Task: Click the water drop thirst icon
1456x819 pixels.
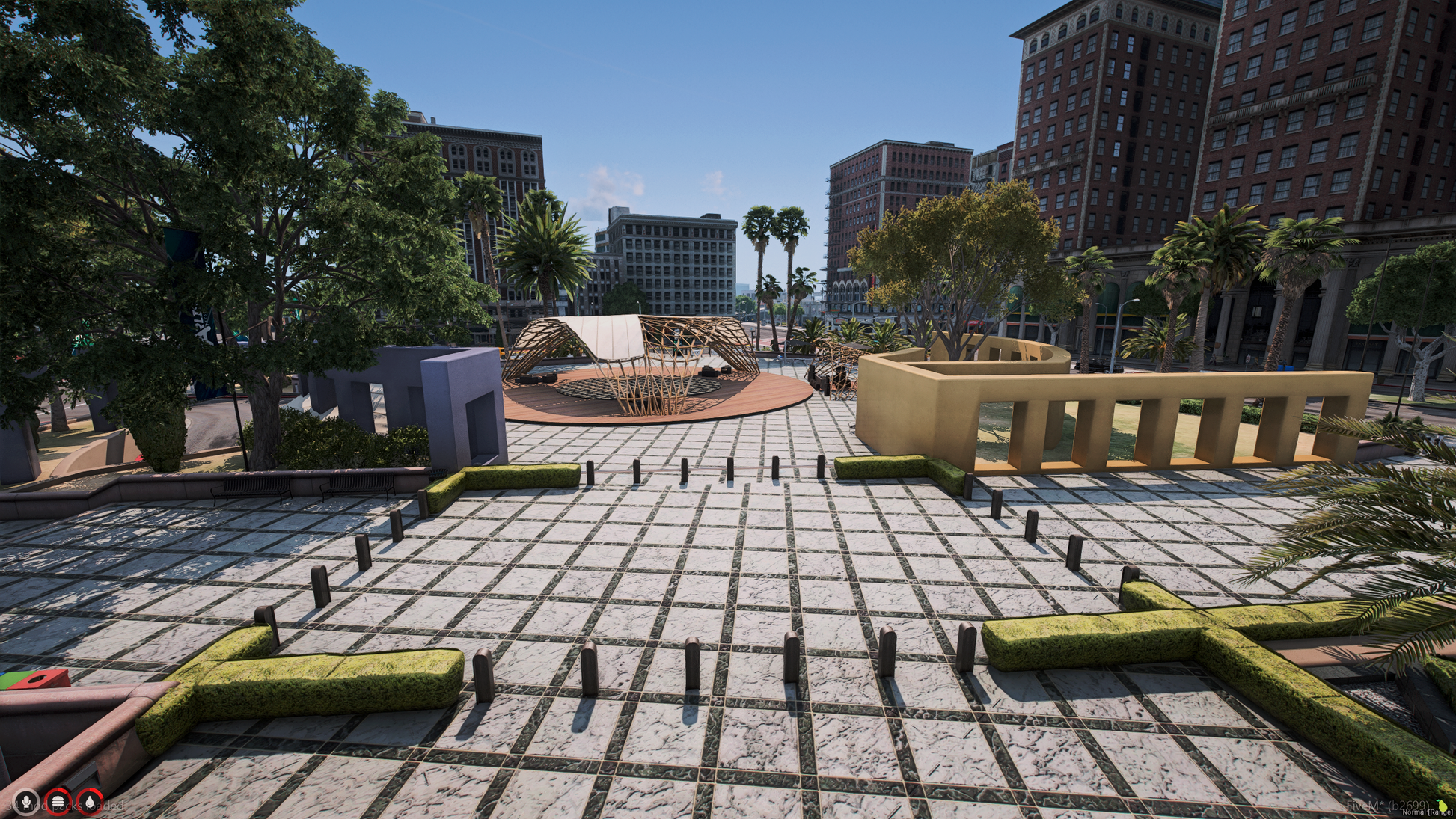Action: (90, 802)
